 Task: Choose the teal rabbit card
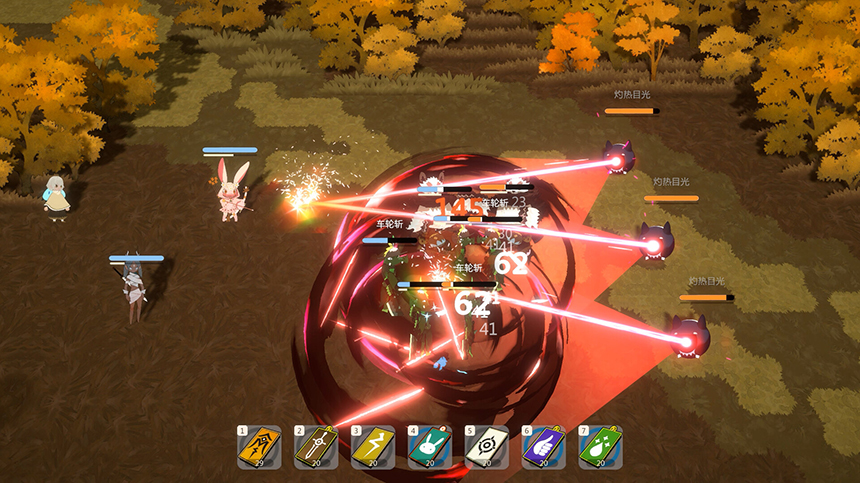429,447
